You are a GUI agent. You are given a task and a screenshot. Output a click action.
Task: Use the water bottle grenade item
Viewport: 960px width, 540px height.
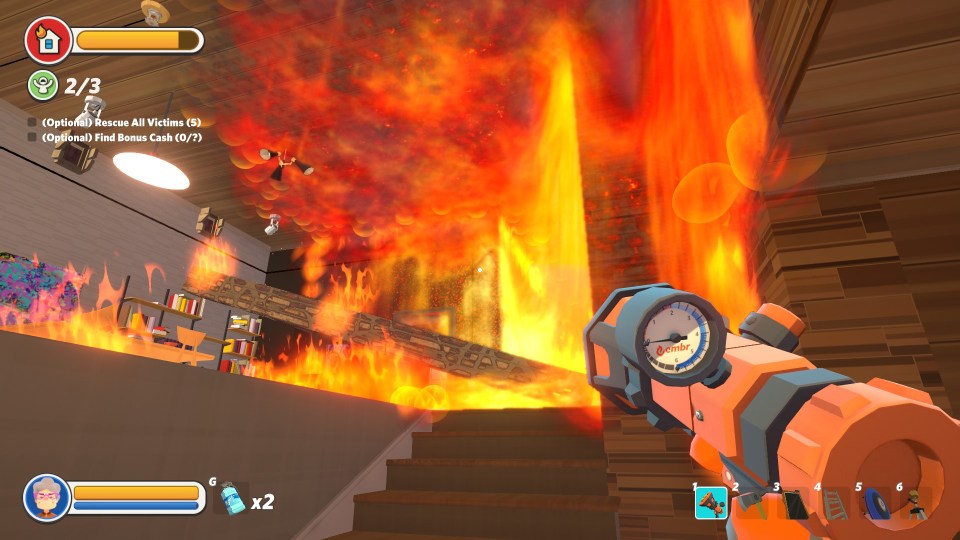tap(231, 497)
